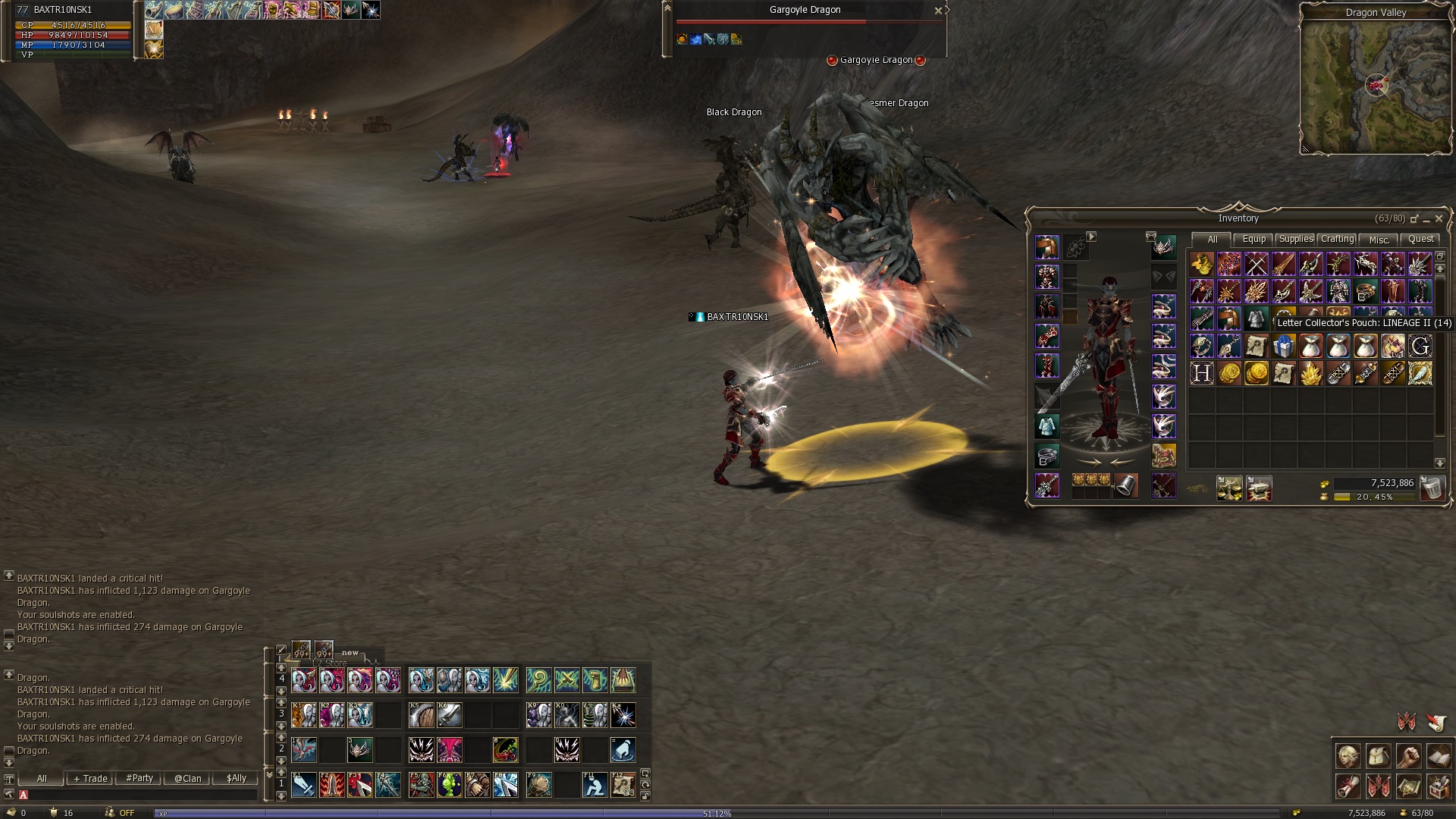Screen dimensions: 1456x819
Task: Open the character info menu icon
Action: pos(1348,756)
